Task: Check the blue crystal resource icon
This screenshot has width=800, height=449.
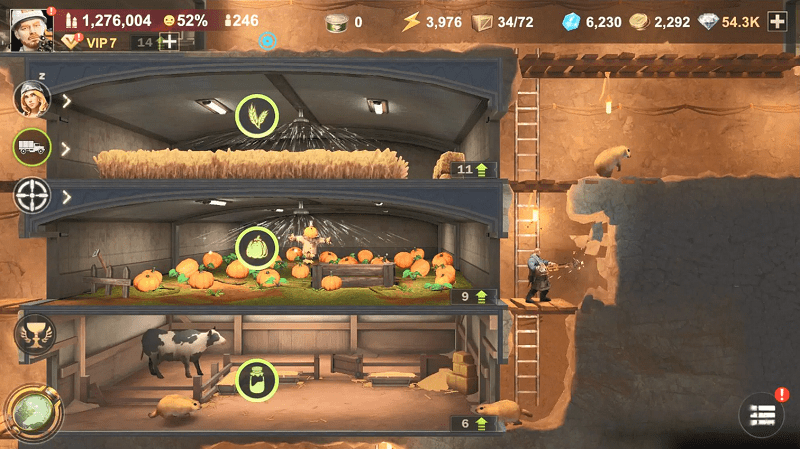Action: tap(571, 21)
